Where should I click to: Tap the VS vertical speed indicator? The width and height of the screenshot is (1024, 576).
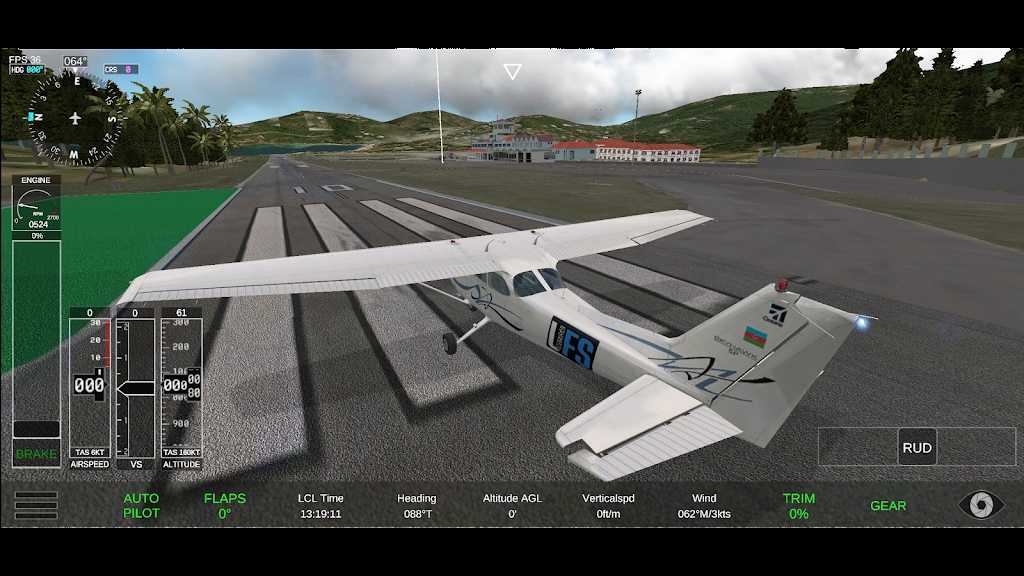coord(135,386)
